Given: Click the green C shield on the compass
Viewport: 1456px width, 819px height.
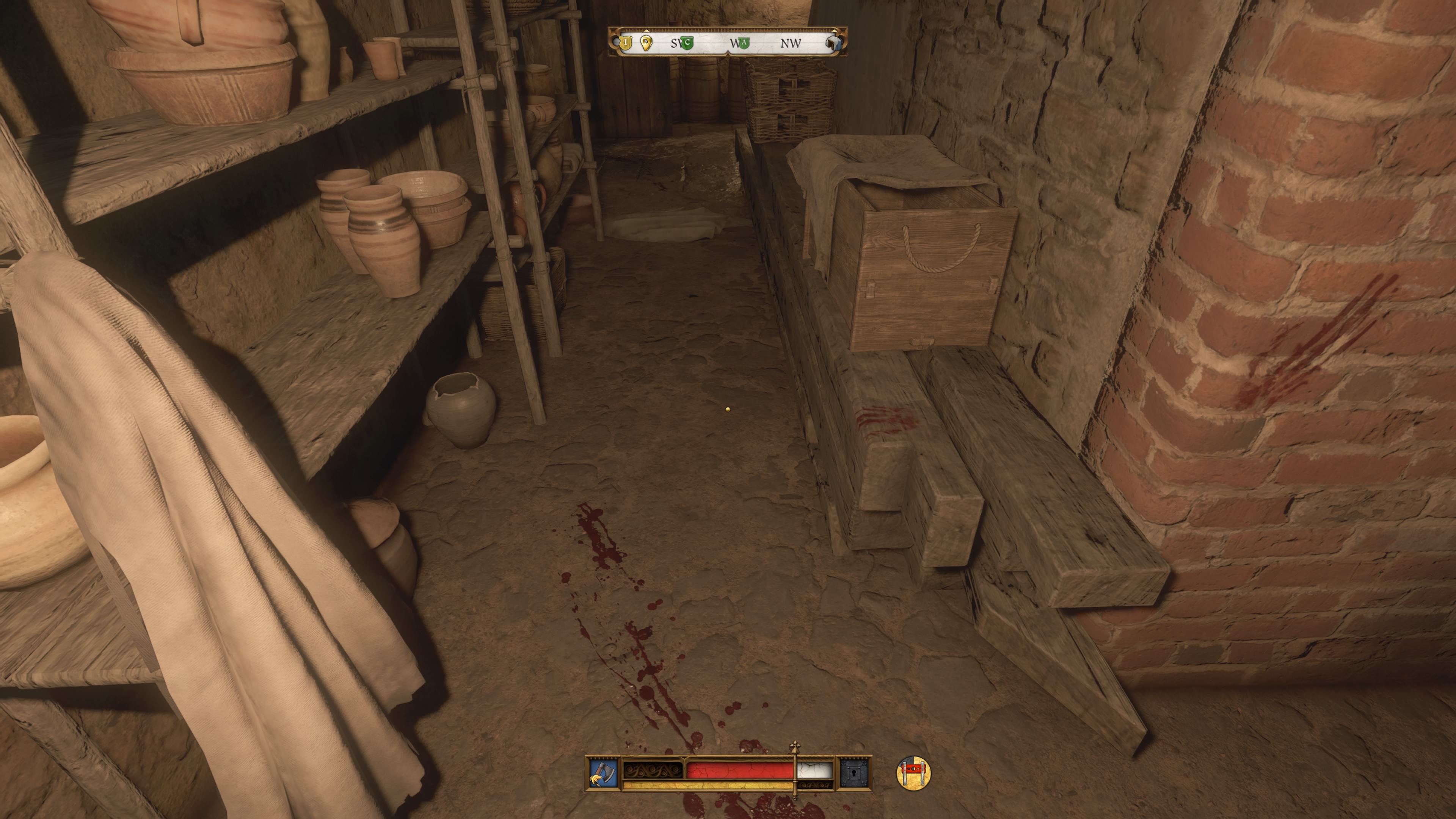Looking at the screenshot, I should pyautogui.click(x=688, y=44).
